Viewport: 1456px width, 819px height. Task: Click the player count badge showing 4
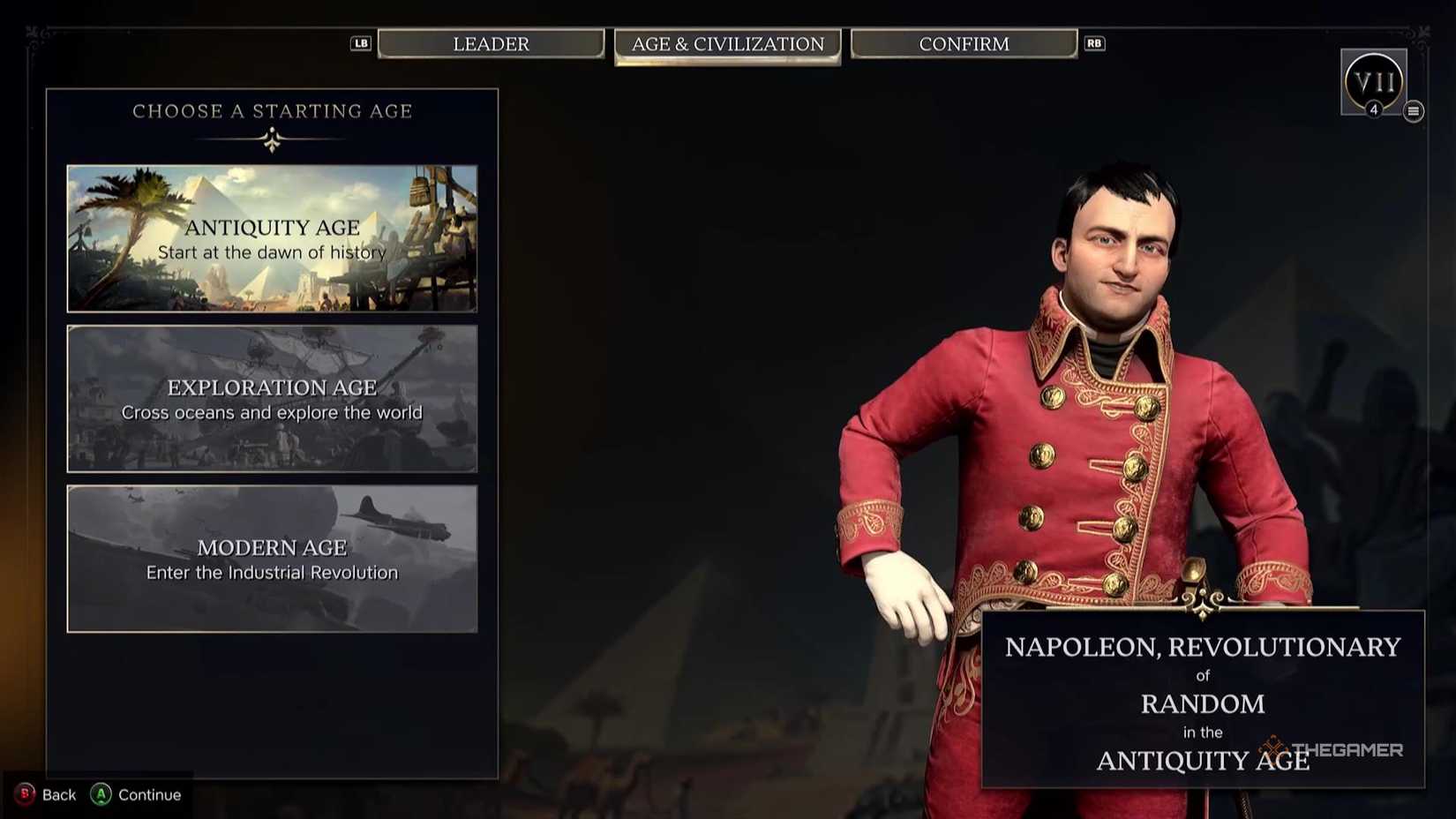(x=1374, y=109)
